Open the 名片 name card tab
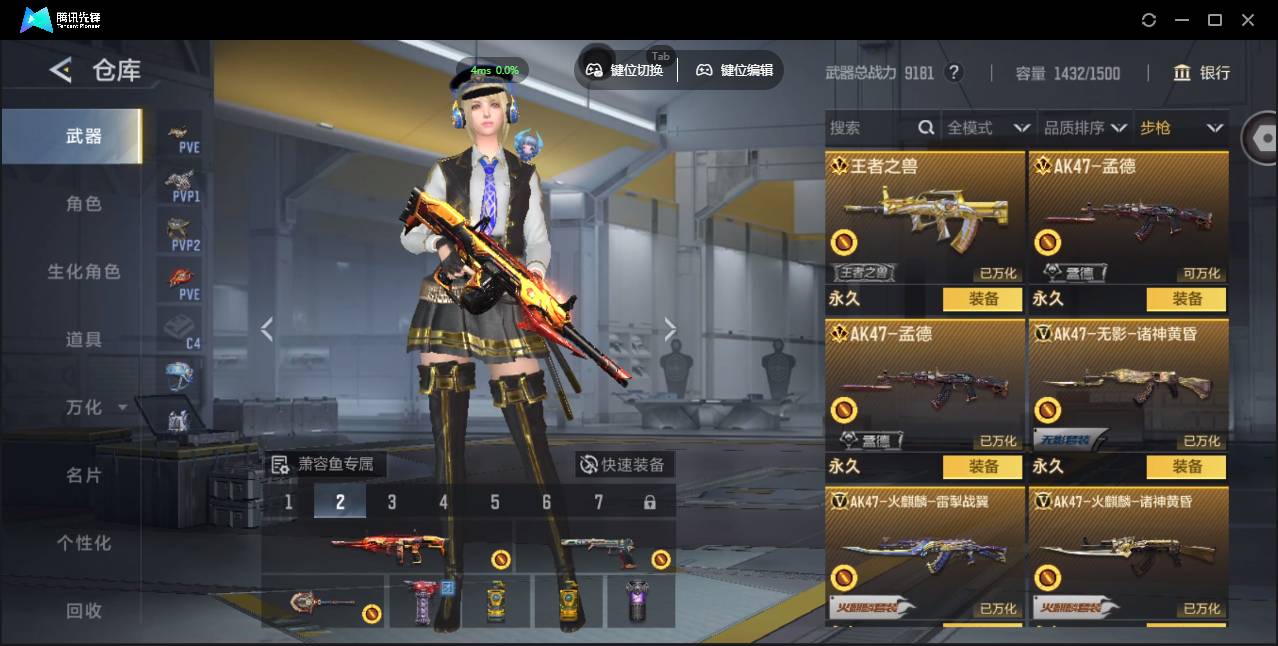1278x646 pixels. point(84,475)
